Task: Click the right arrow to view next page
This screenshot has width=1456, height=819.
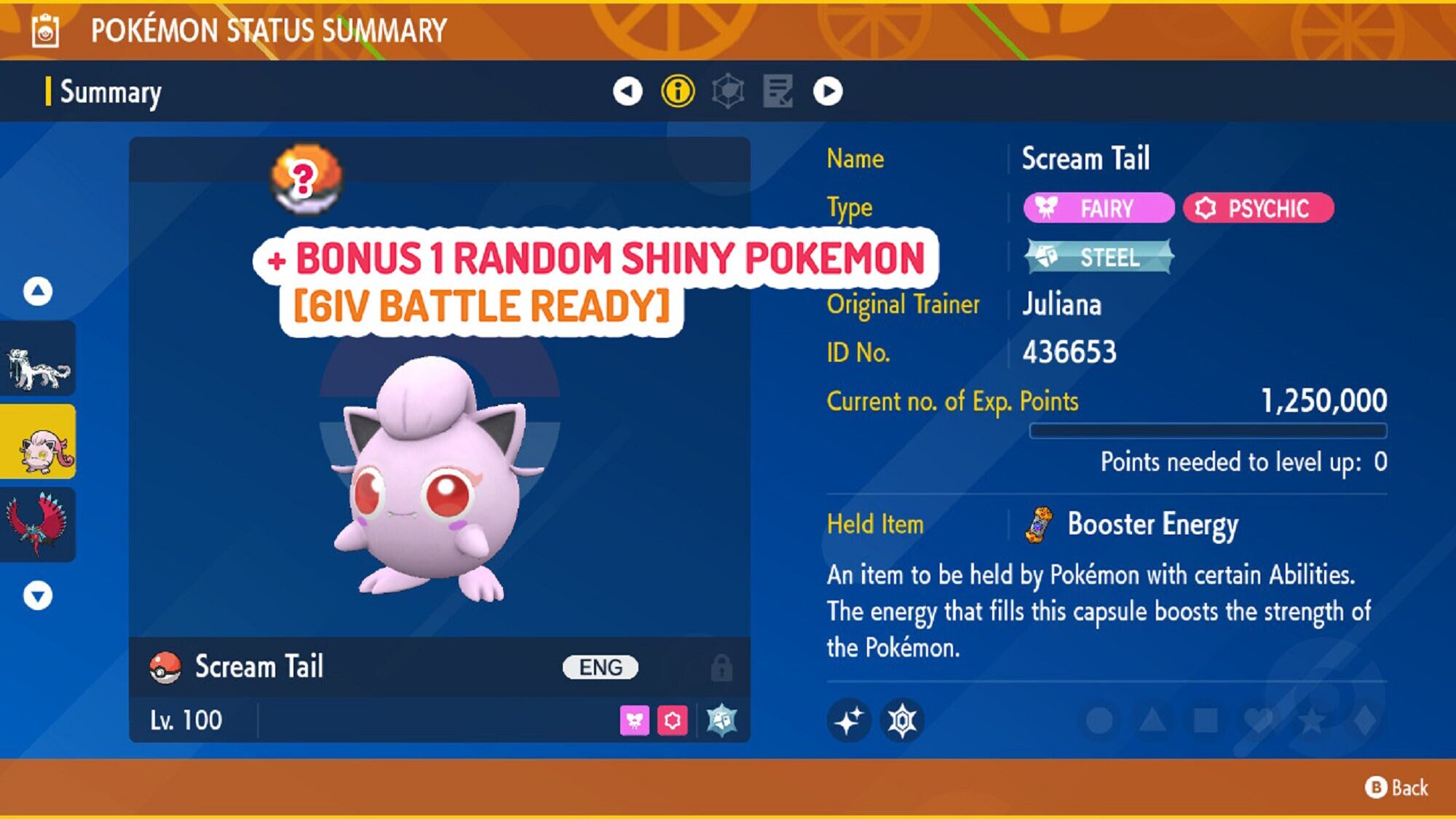Action: (x=831, y=92)
